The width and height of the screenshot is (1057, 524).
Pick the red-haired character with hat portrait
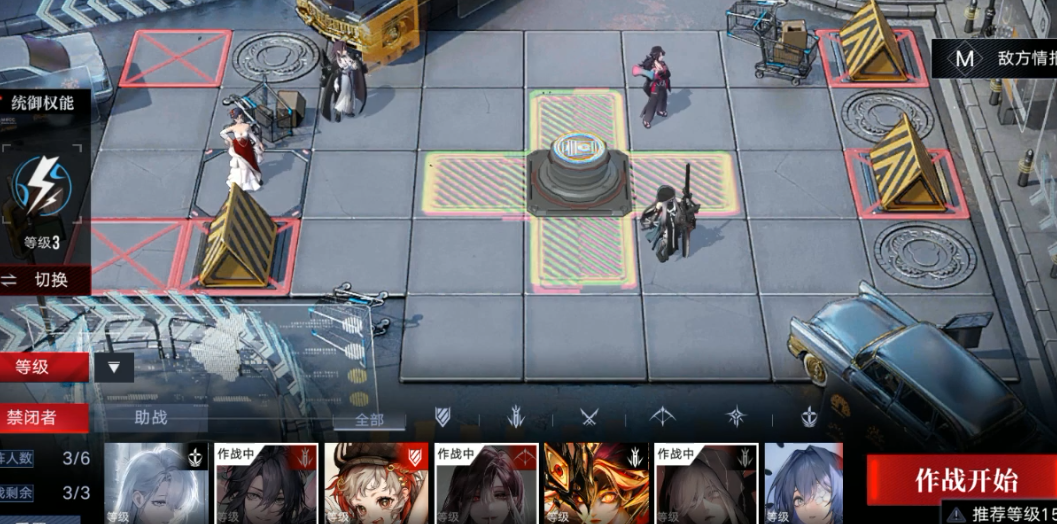point(375,484)
